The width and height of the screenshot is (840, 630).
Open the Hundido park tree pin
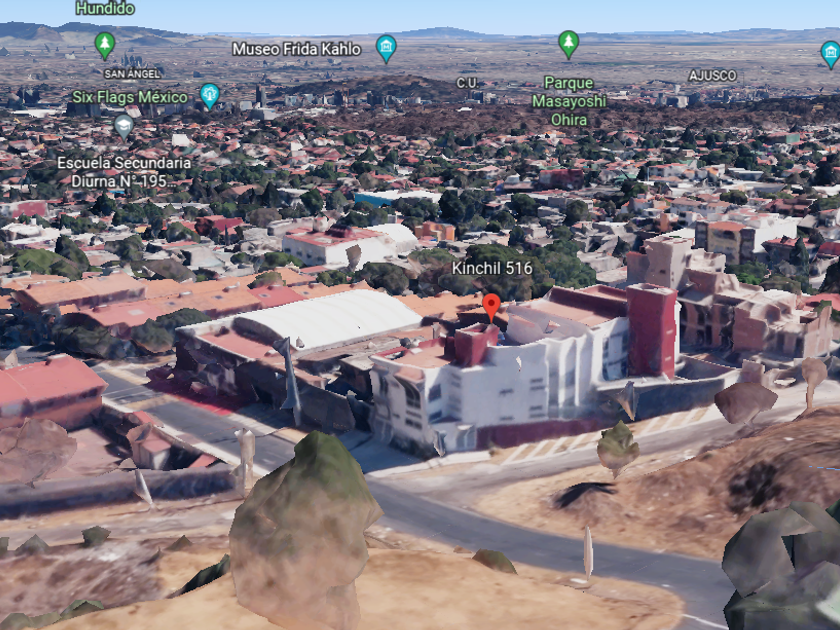(x=105, y=44)
